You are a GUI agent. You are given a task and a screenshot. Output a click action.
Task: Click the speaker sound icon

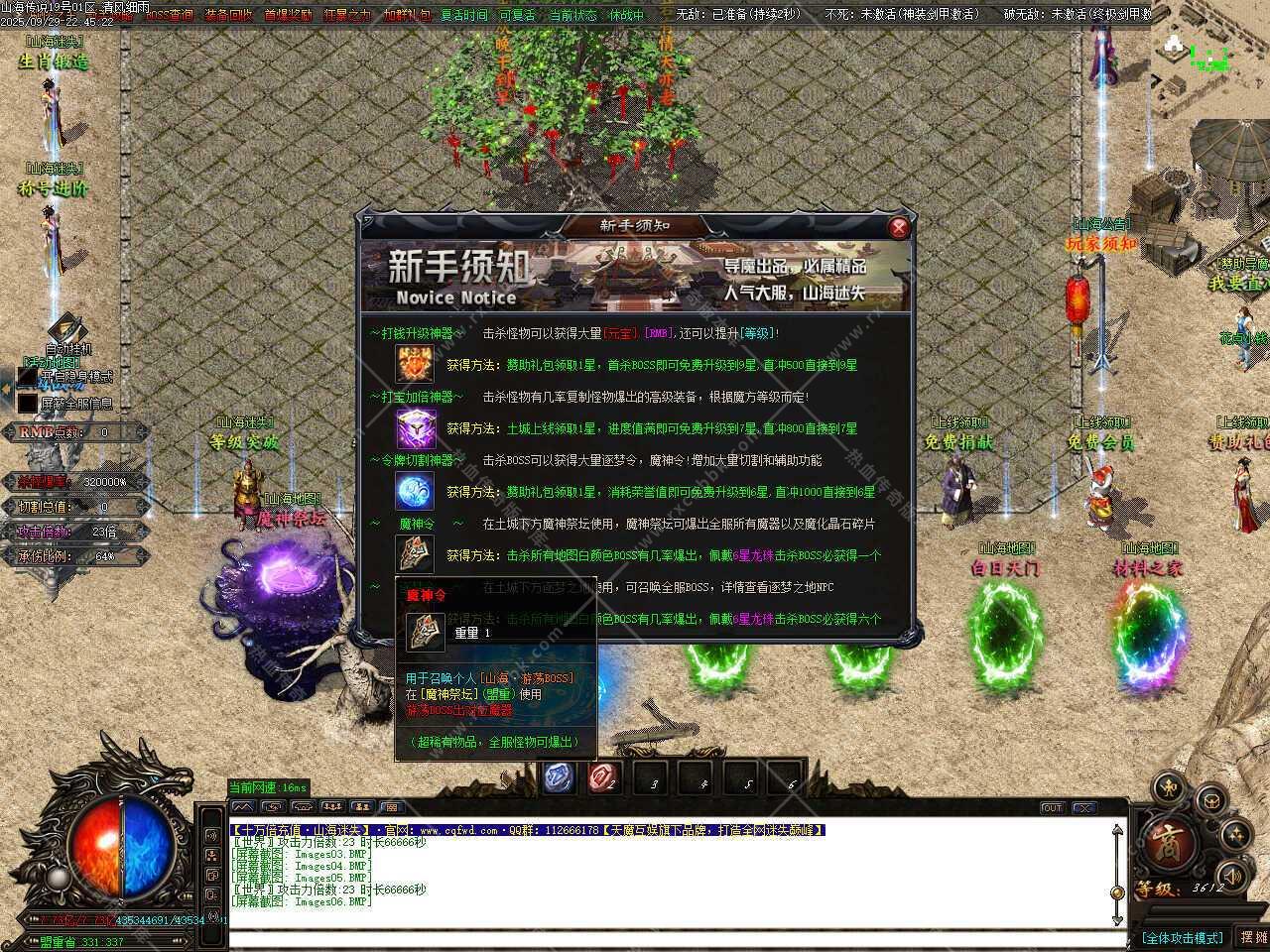[1232, 877]
